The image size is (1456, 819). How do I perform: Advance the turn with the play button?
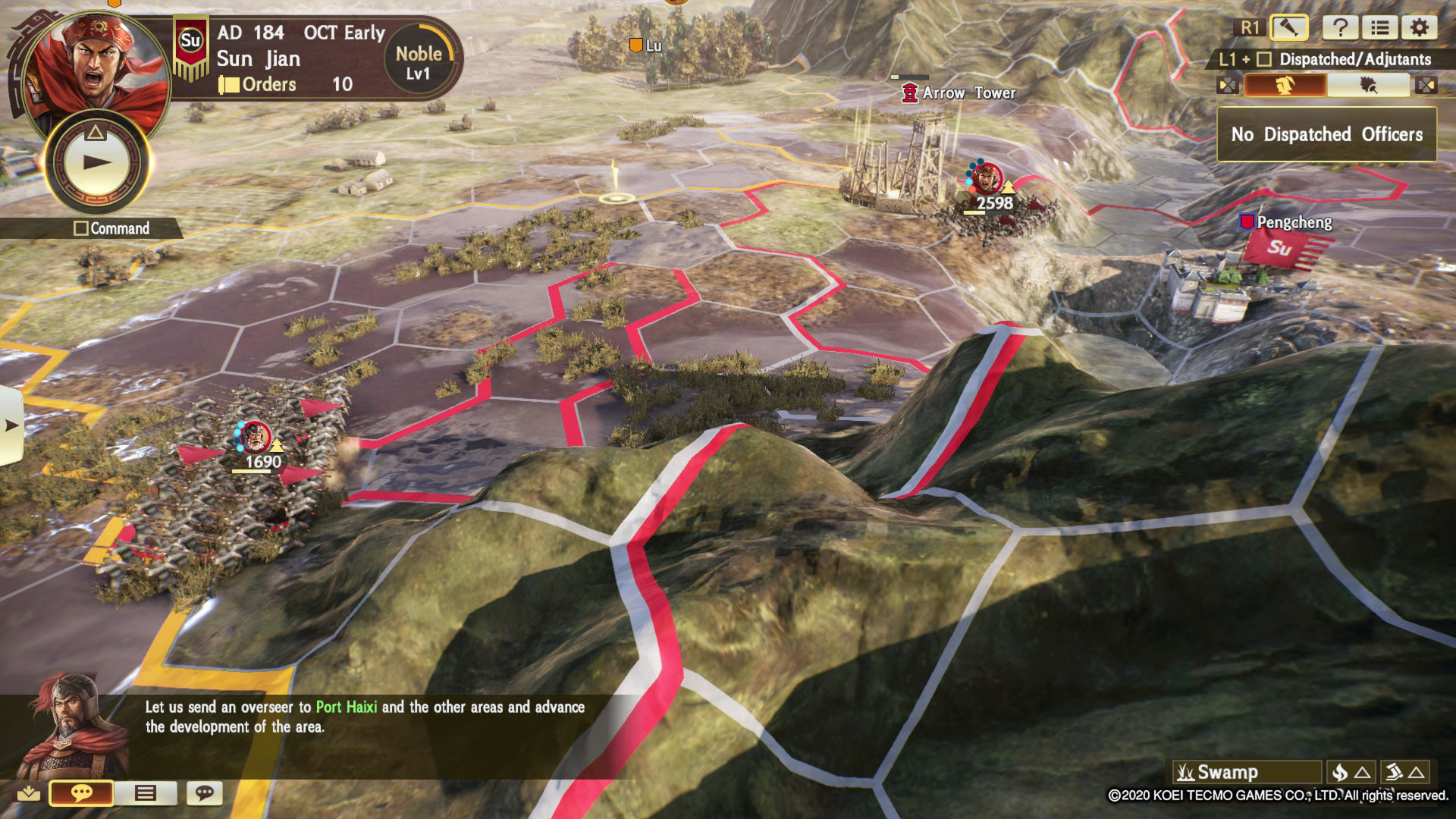click(96, 162)
